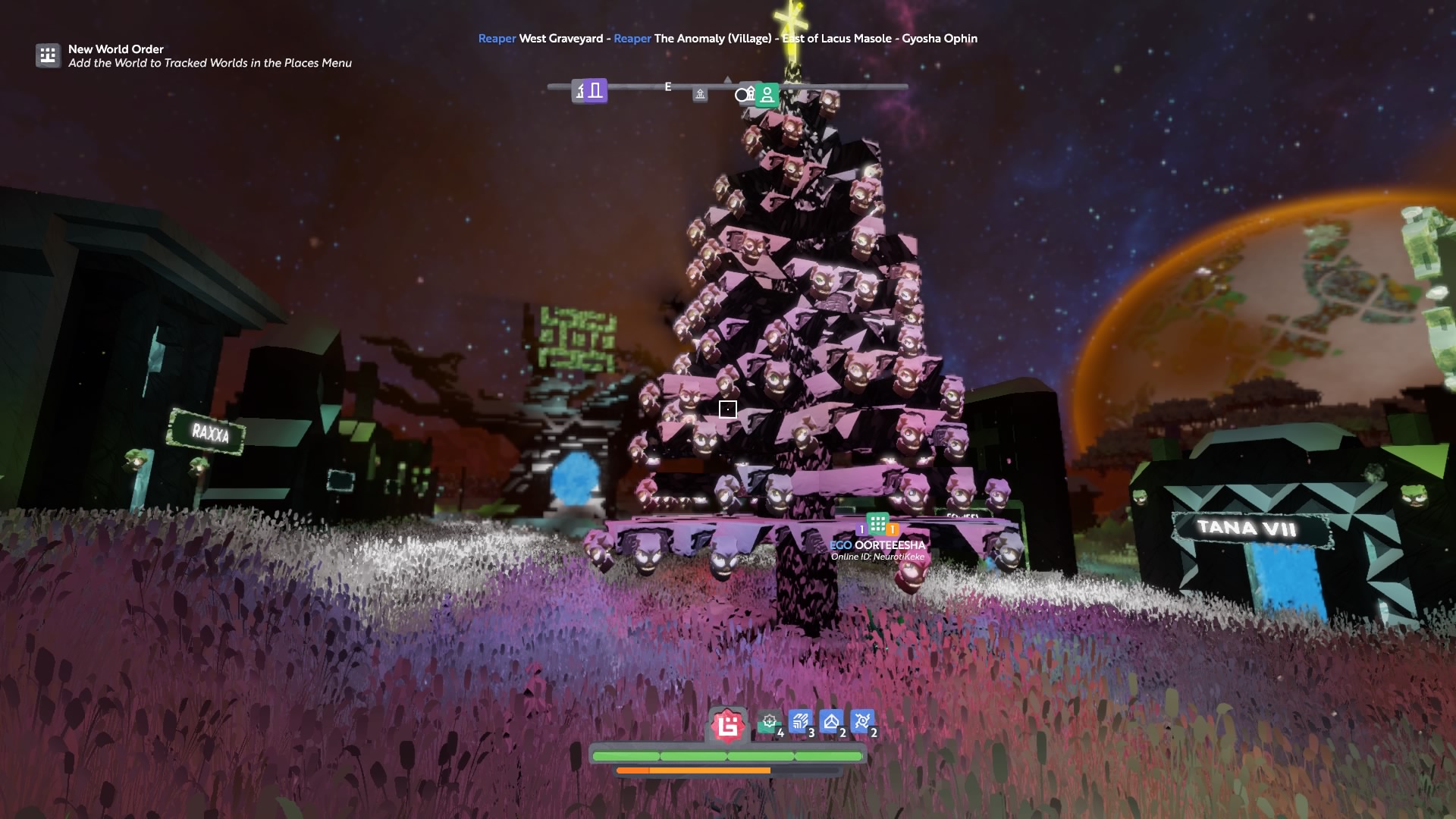Click the blue clock-cross buff icon

click(862, 722)
